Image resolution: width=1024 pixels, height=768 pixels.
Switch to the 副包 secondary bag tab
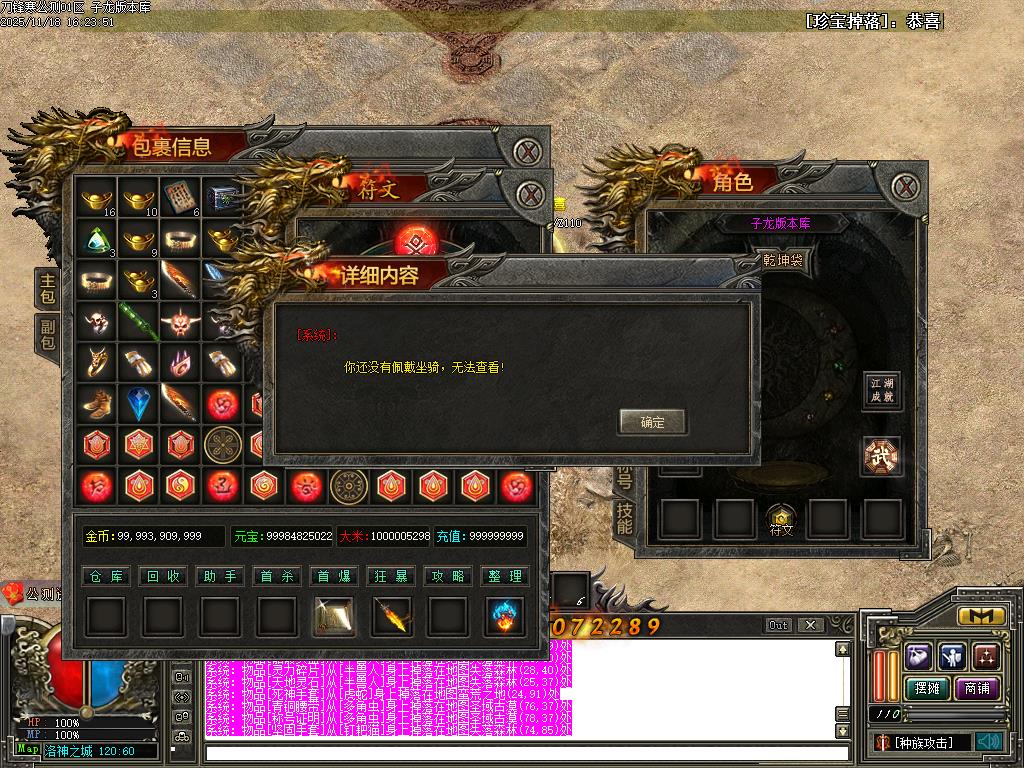[x=47, y=335]
